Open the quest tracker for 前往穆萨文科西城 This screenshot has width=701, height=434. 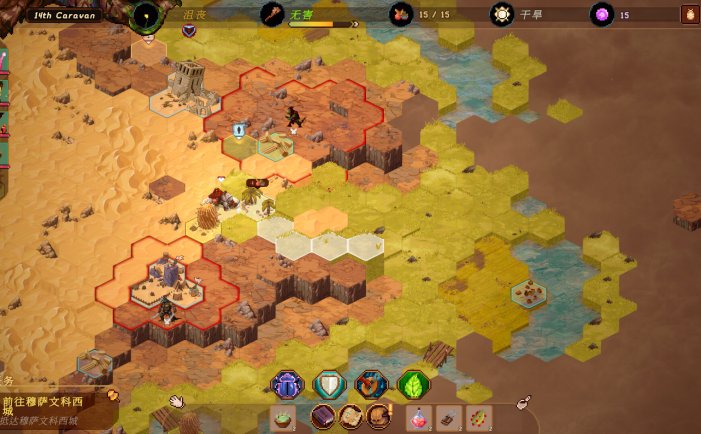[50, 402]
